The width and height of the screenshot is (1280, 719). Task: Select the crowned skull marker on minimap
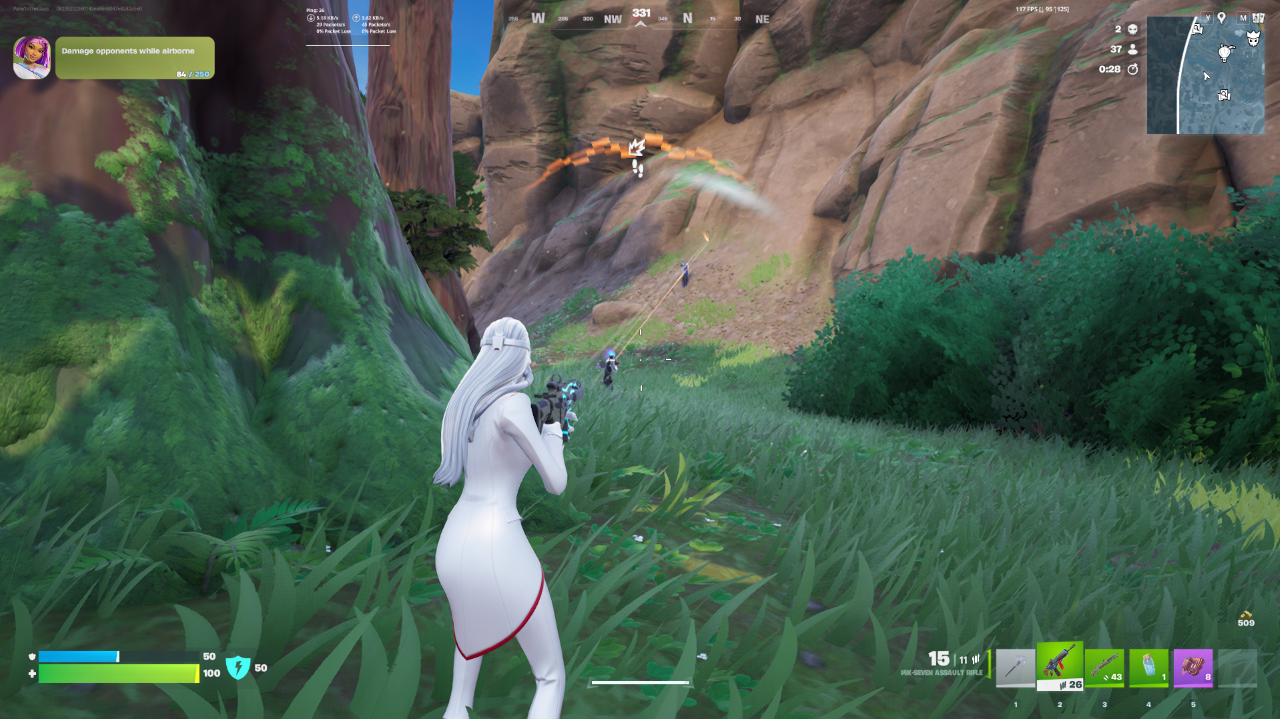click(x=1252, y=41)
